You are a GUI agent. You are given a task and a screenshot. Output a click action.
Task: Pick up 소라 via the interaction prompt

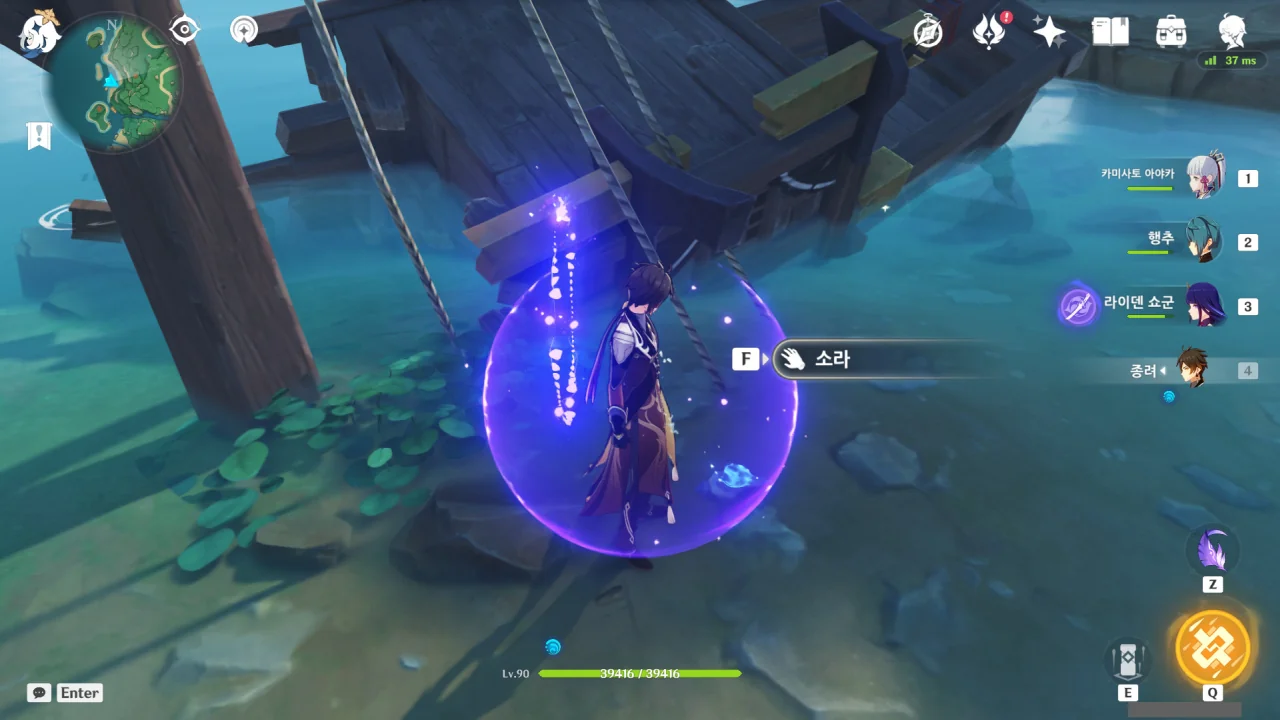(870, 359)
